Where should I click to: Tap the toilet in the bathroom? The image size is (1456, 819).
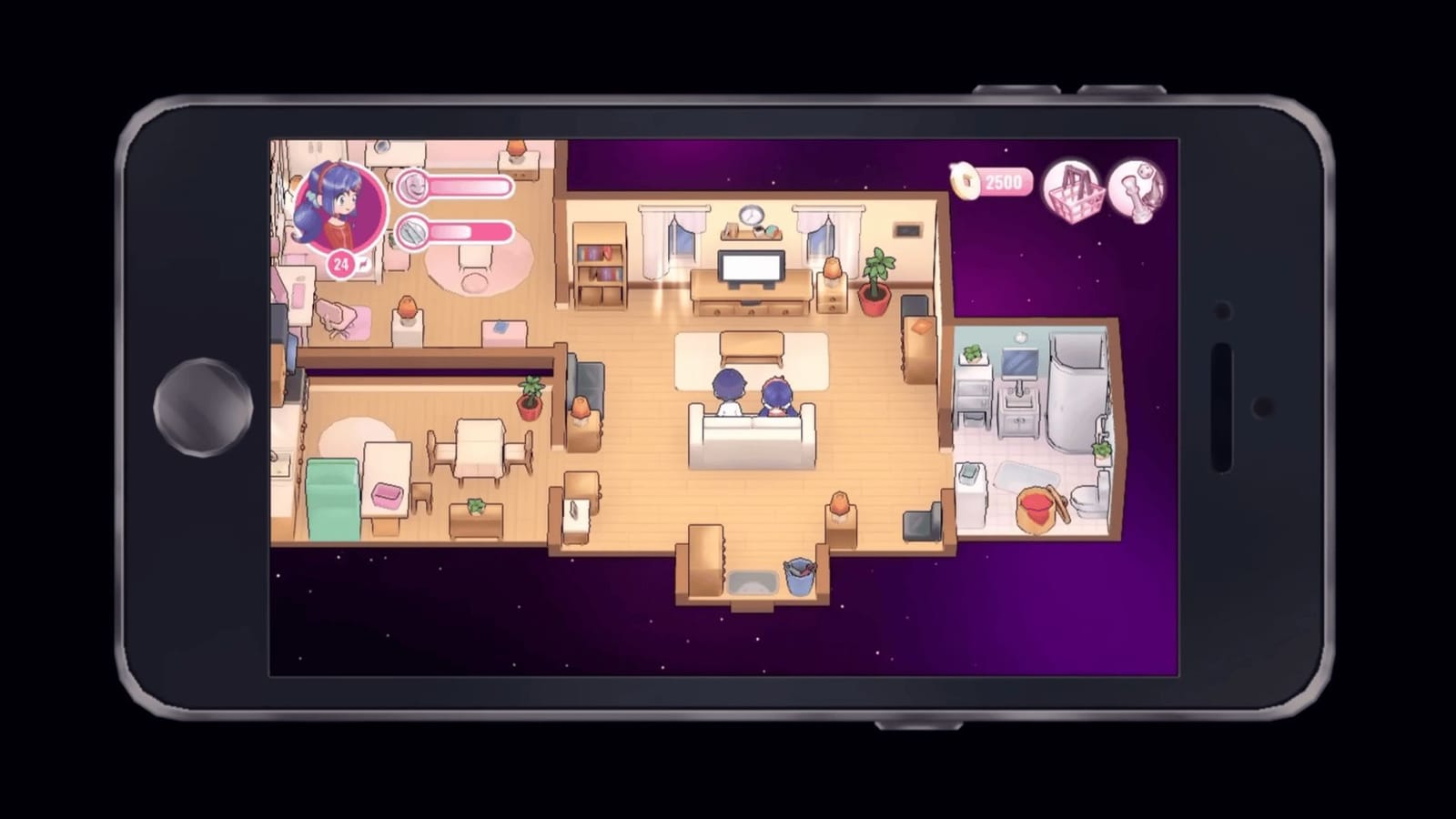point(1086,500)
